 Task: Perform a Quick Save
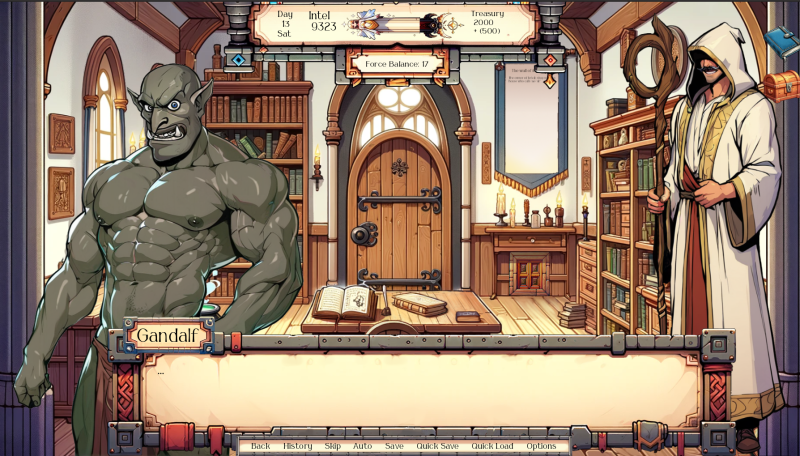(437, 446)
